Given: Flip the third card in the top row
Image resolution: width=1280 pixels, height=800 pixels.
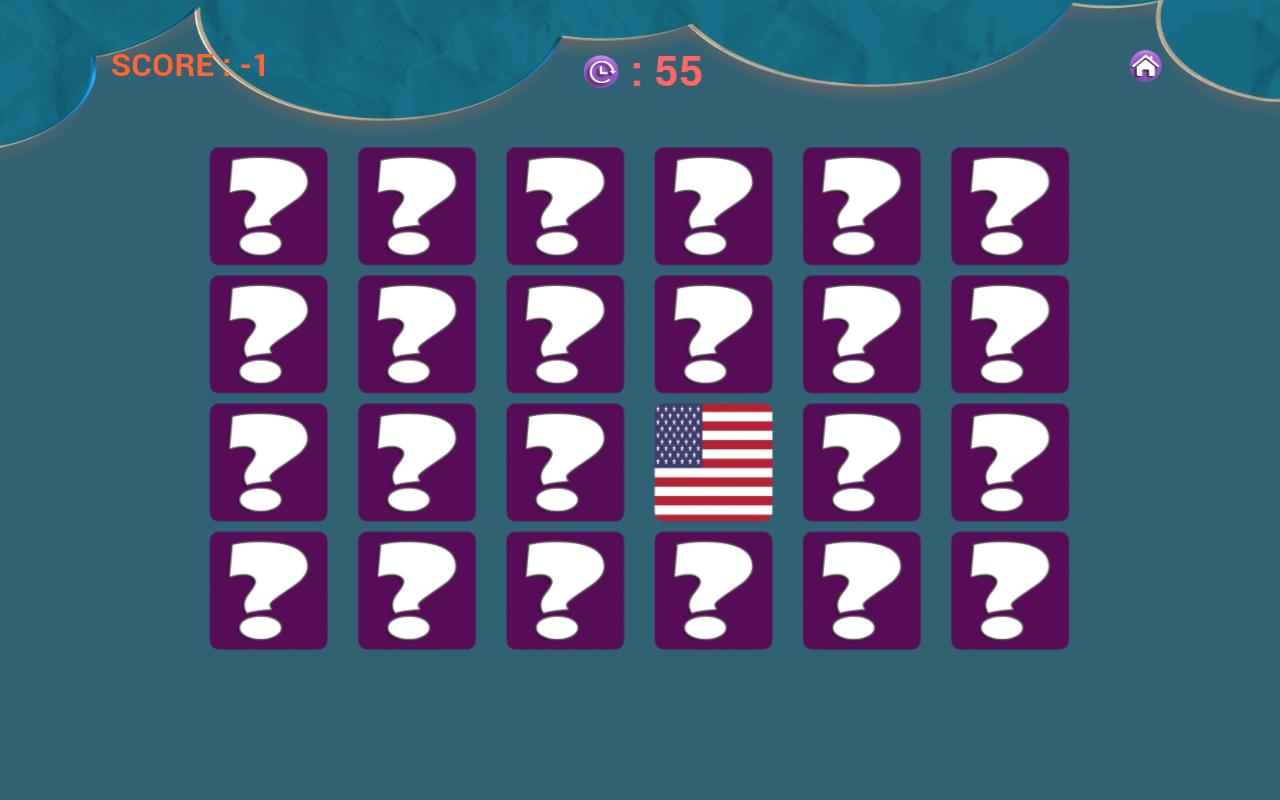Looking at the screenshot, I should pos(565,206).
